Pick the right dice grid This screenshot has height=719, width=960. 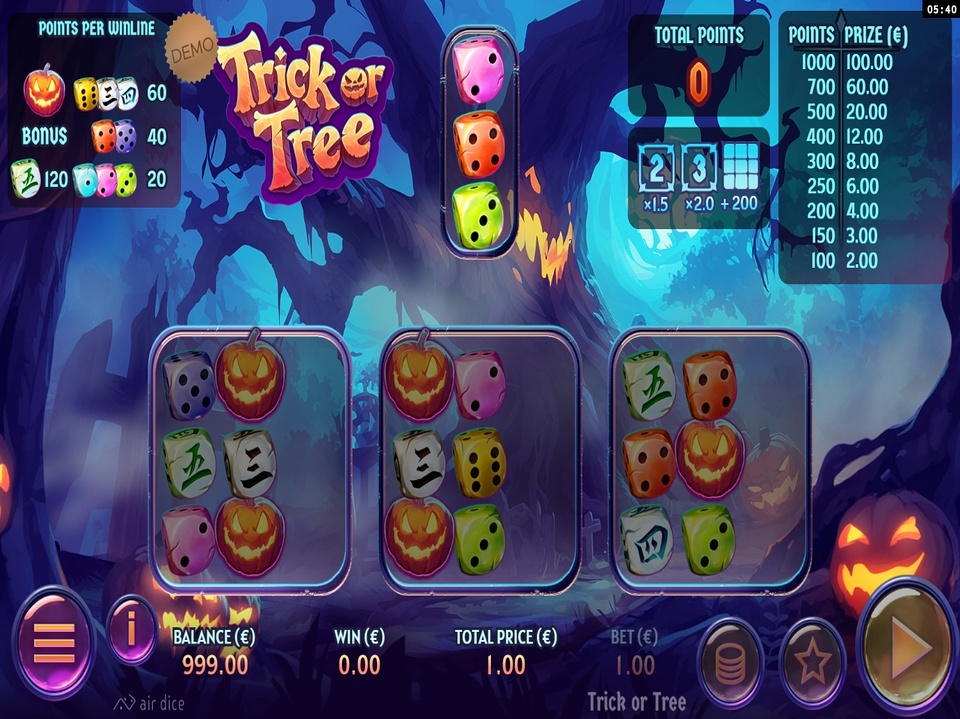709,460
